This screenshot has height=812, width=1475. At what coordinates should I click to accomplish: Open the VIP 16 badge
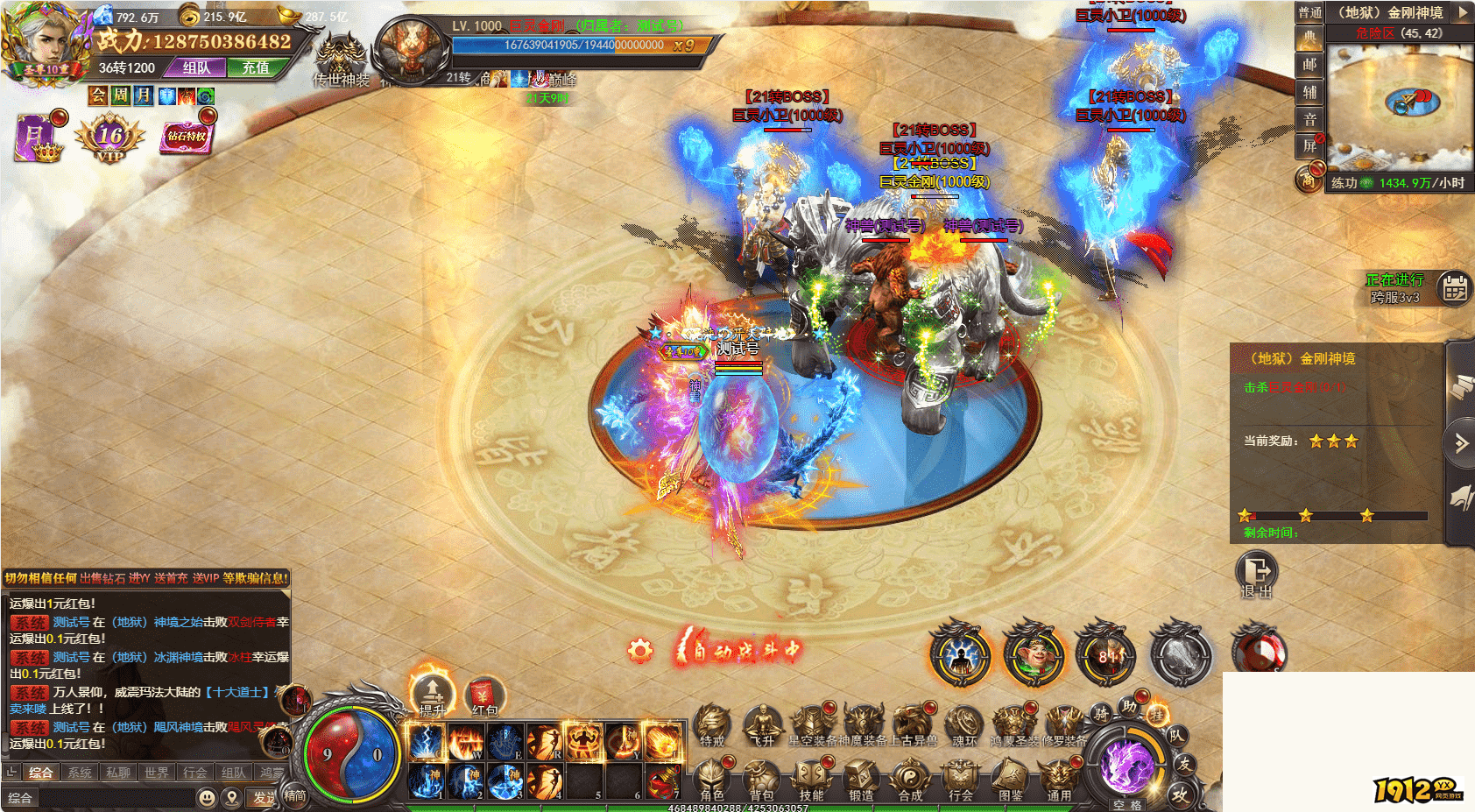coord(110,138)
